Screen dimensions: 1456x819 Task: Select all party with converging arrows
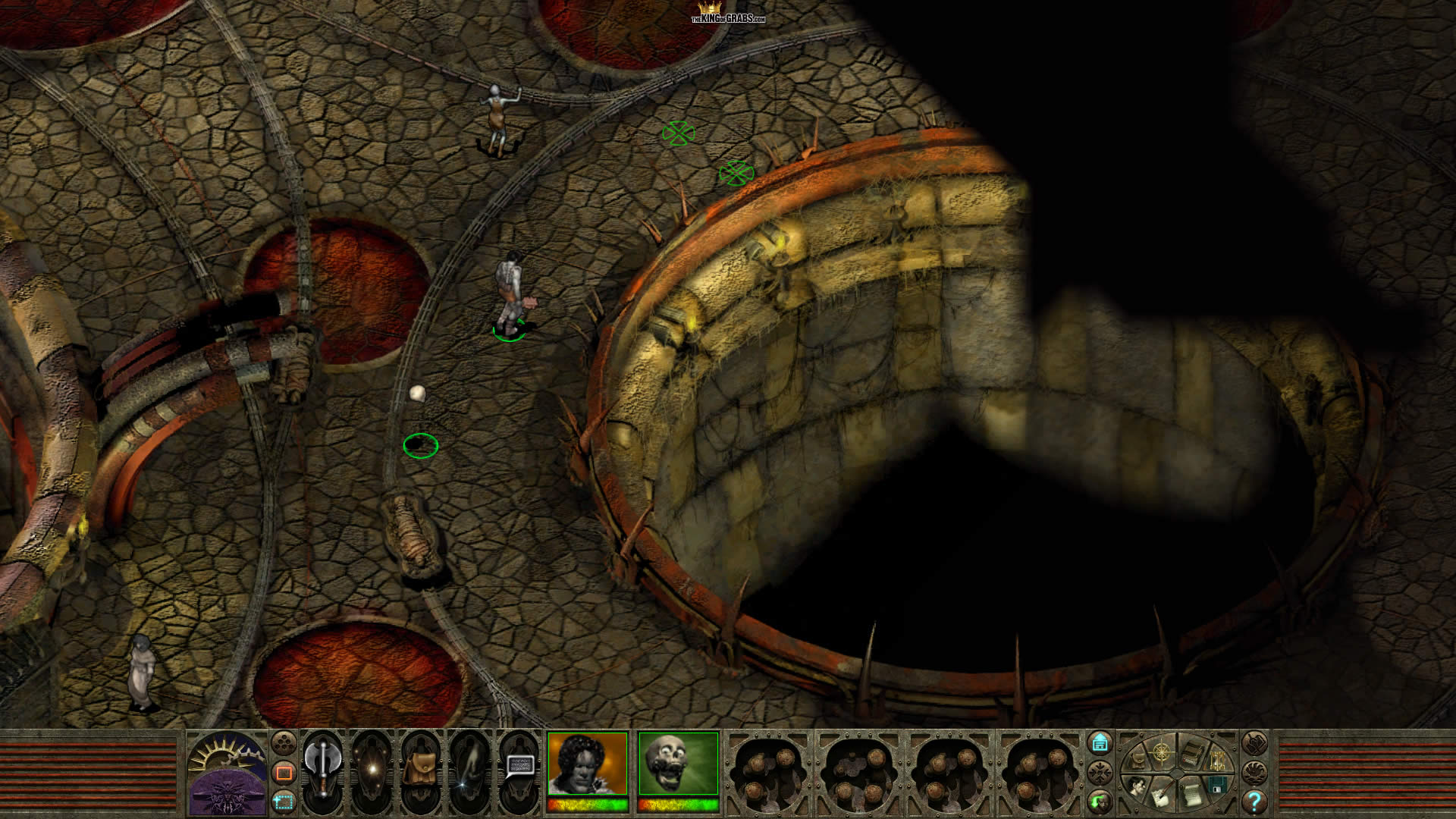[x=1100, y=772]
